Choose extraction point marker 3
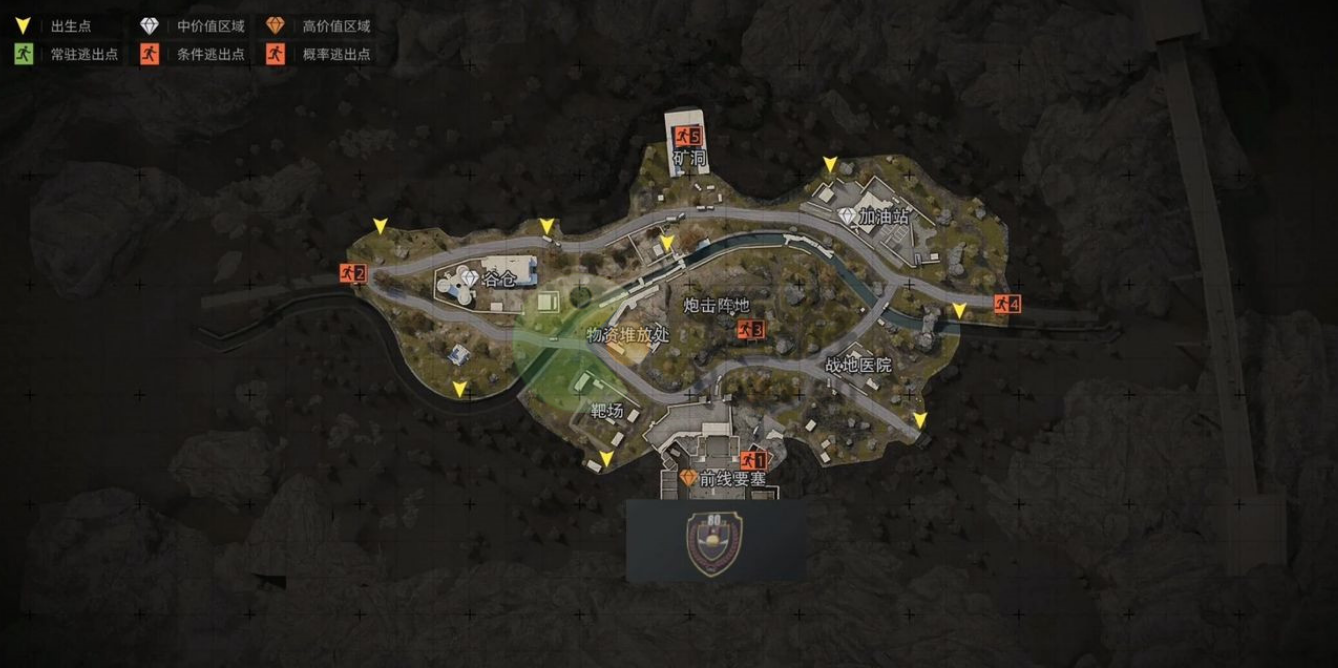 click(x=751, y=329)
